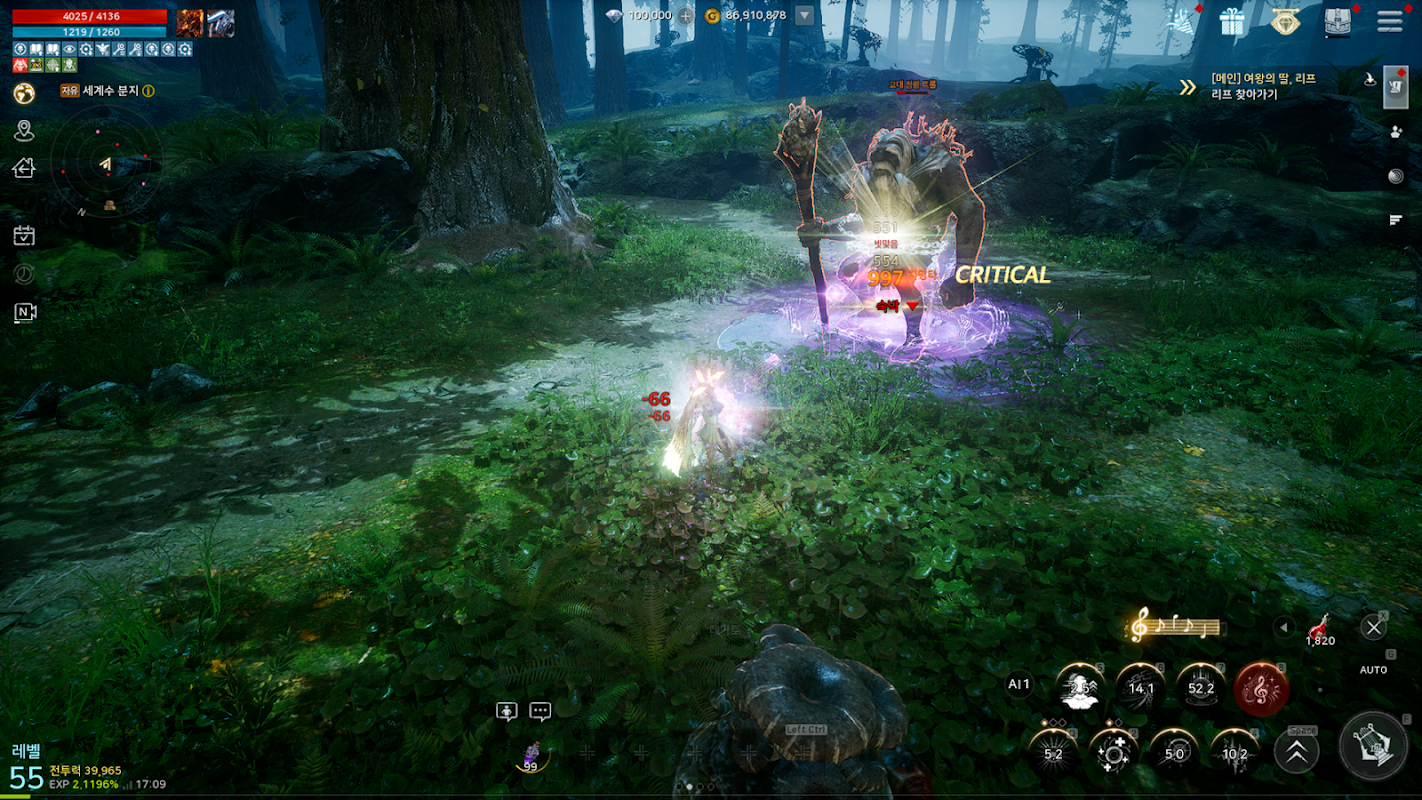Add diamonds with the plus button
The height and width of the screenshot is (800, 1422).
point(686,16)
